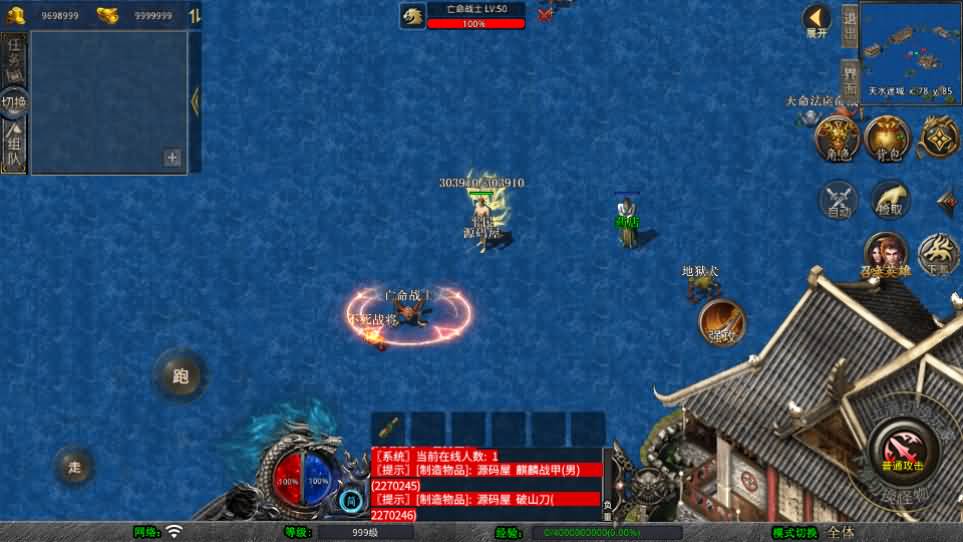Click the 切换 switch button
Screen dimensions: 963x542
14,102
